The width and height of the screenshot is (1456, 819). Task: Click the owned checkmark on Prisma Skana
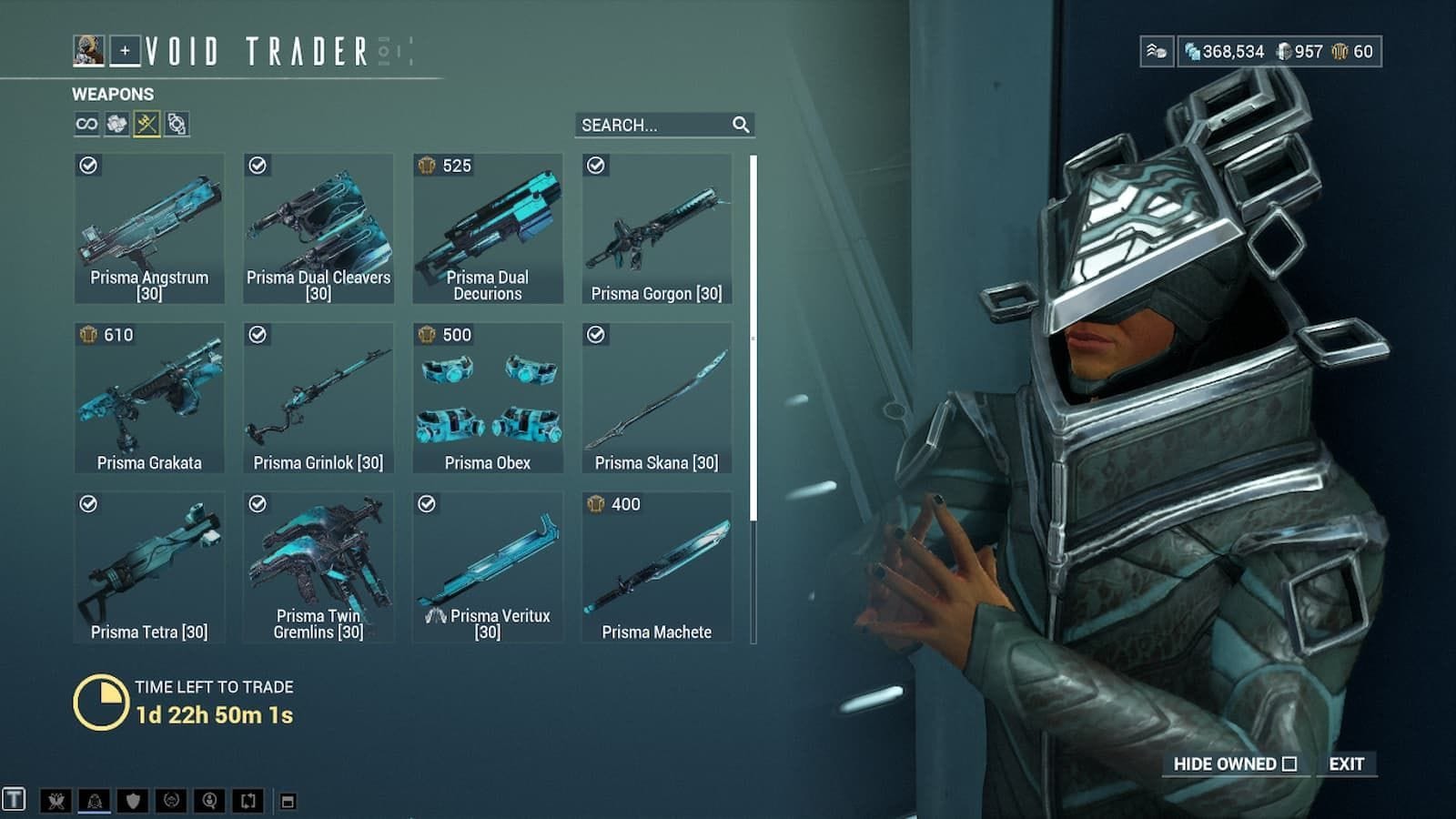click(x=597, y=335)
